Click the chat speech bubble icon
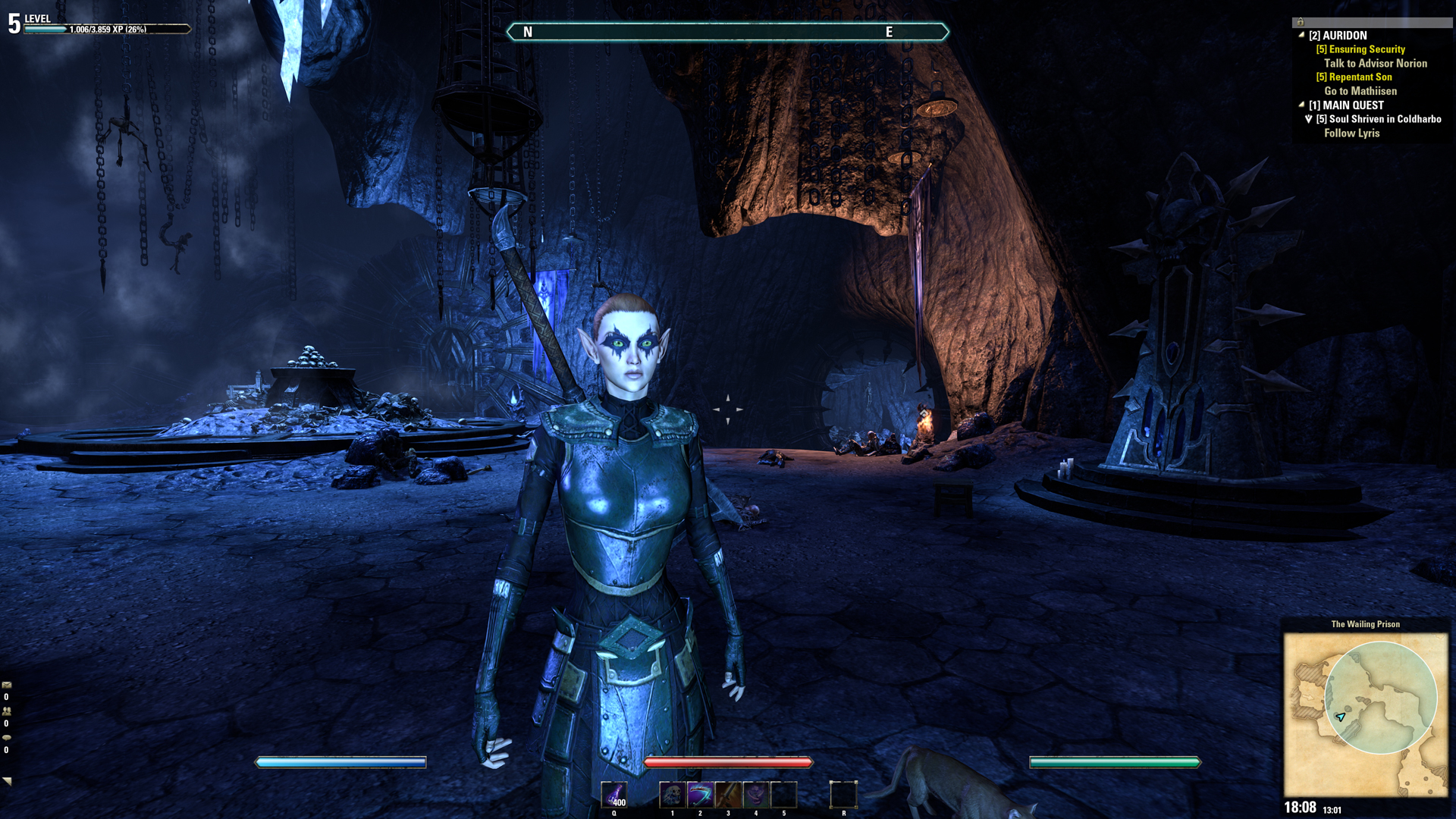Screen dimensions: 1456x819 [7, 737]
